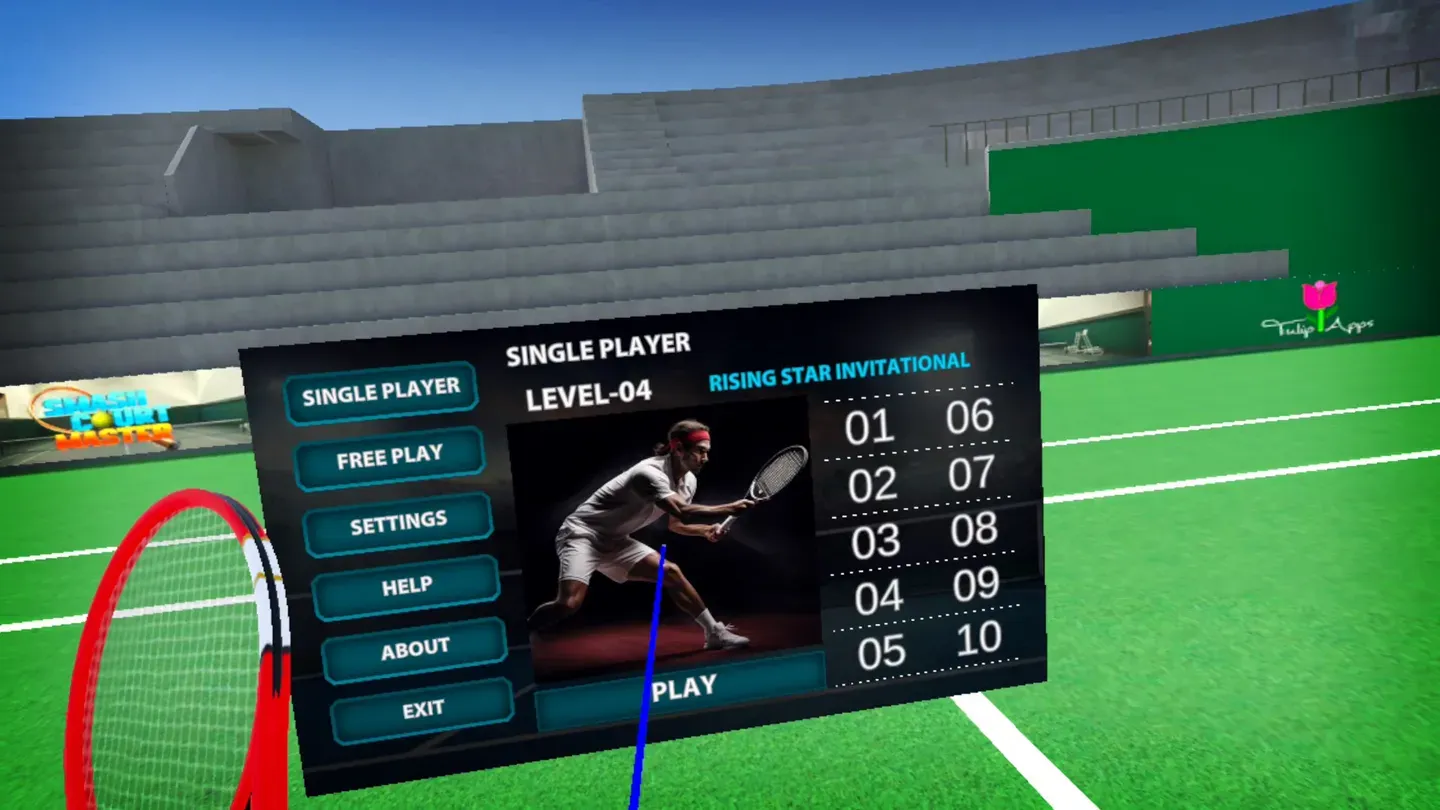Exit the game
Viewport: 1440px width, 810px height.
(423, 710)
